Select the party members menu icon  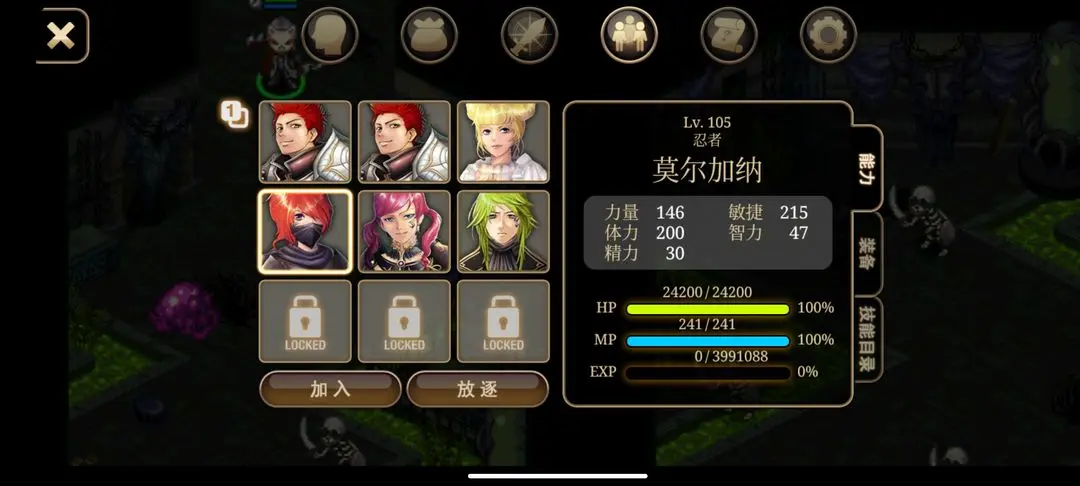(x=629, y=36)
